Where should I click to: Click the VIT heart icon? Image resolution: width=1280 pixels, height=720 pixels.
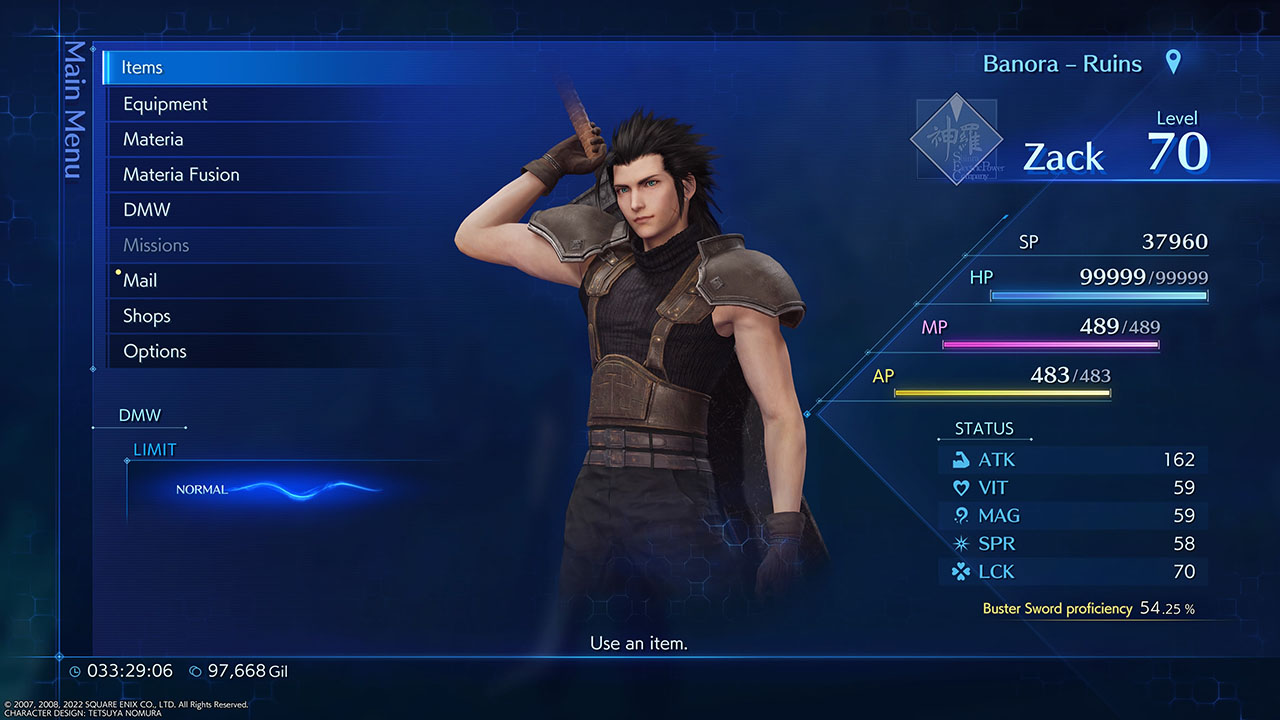point(959,487)
